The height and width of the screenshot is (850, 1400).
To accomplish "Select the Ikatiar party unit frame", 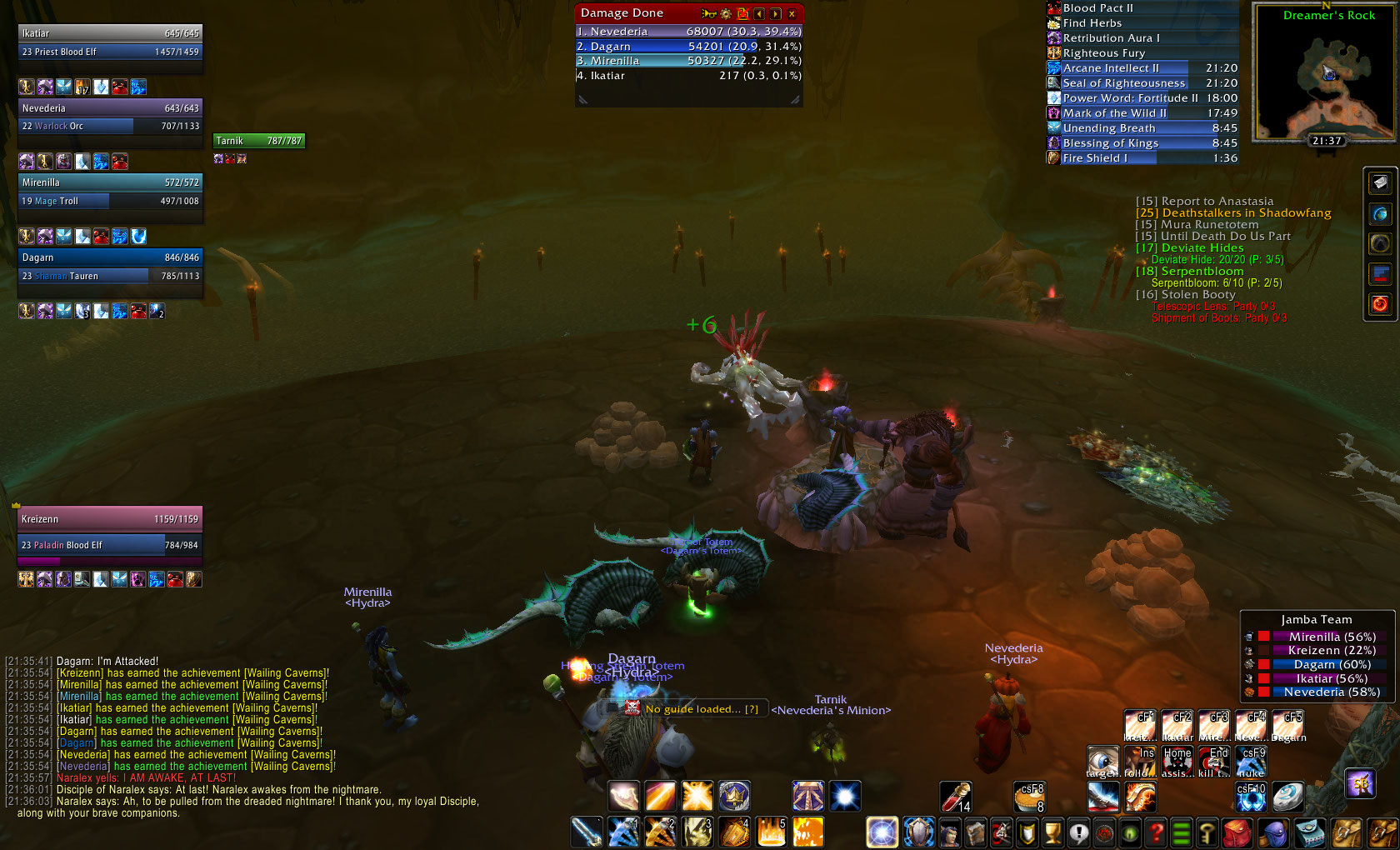I will point(110,42).
